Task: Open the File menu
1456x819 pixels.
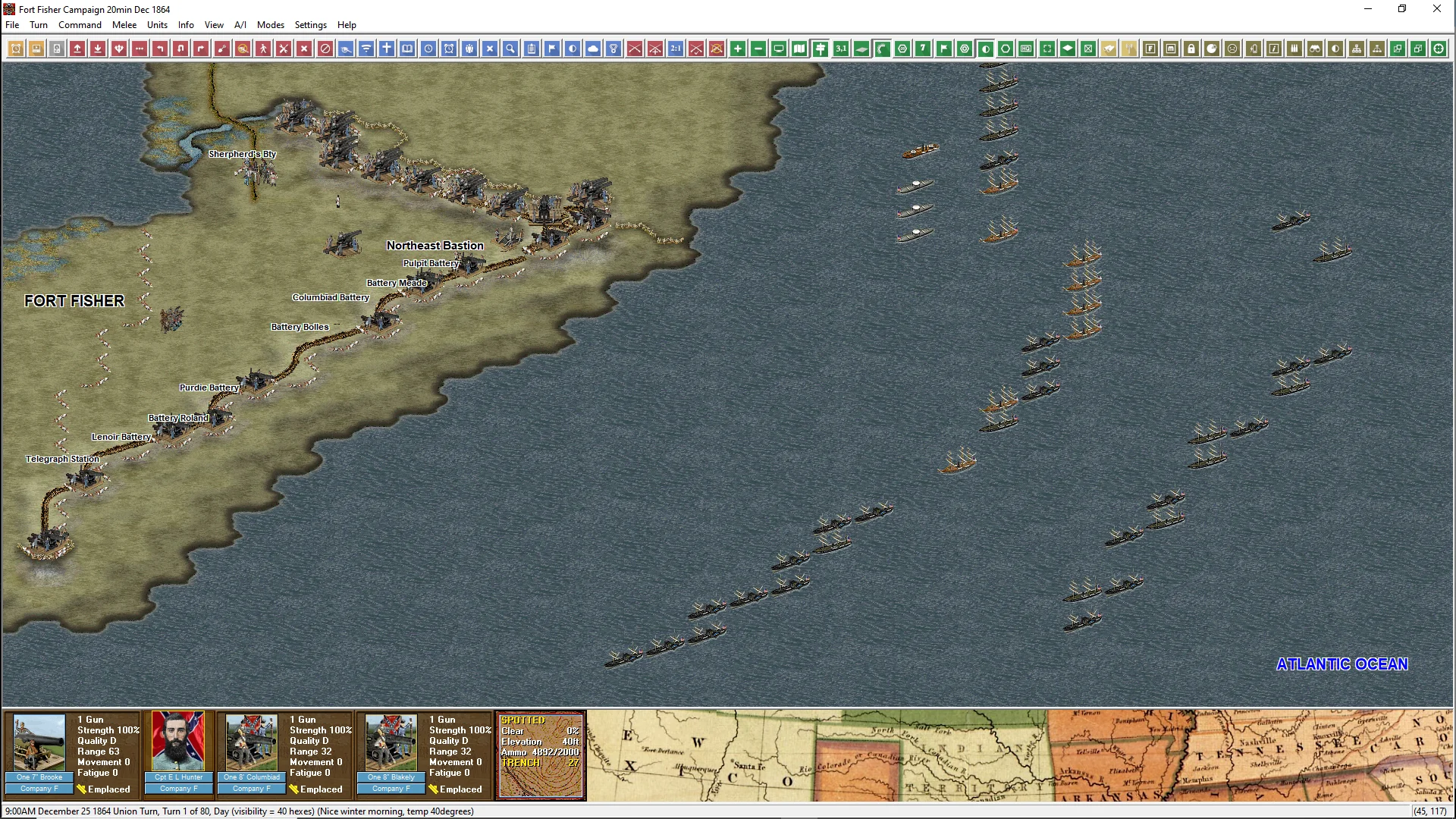Action: pyautogui.click(x=12, y=25)
